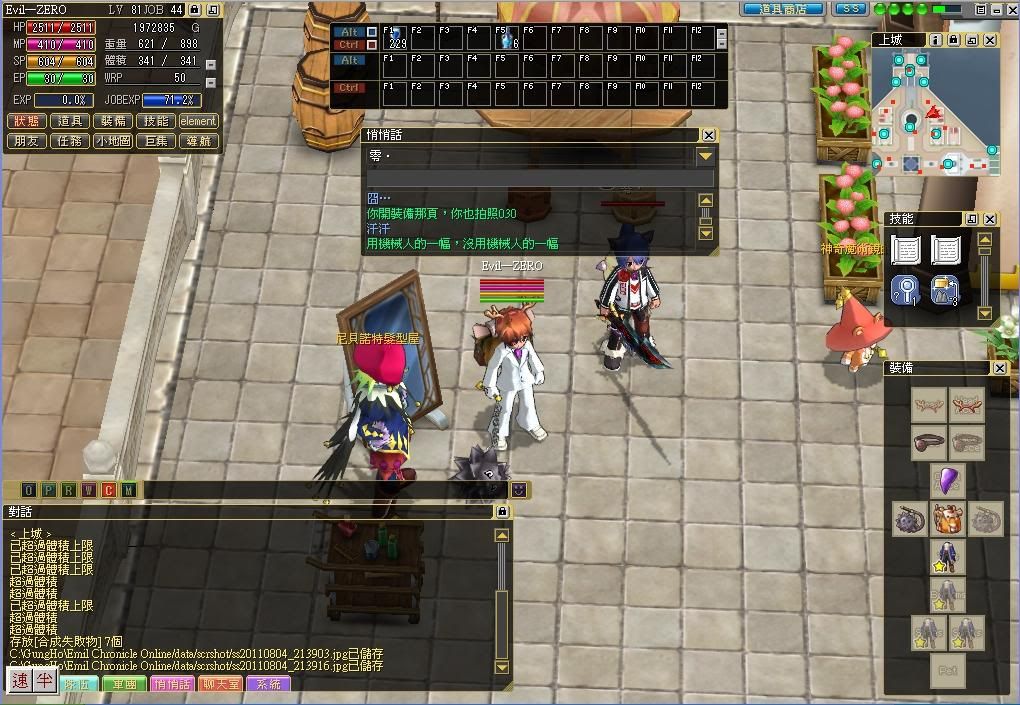1020x705 pixels.
Task: Open the 道具商店 item shop
Action: (x=782, y=9)
